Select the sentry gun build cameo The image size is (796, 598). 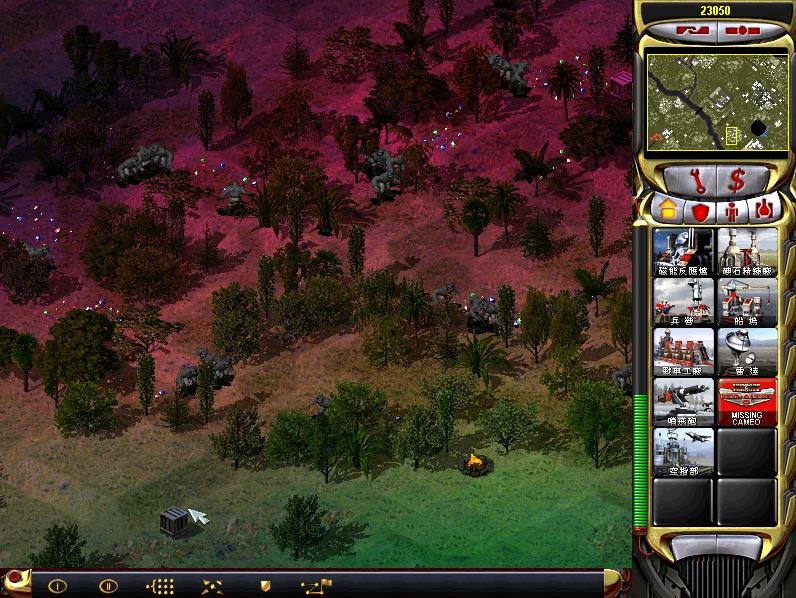pos(683,401)
